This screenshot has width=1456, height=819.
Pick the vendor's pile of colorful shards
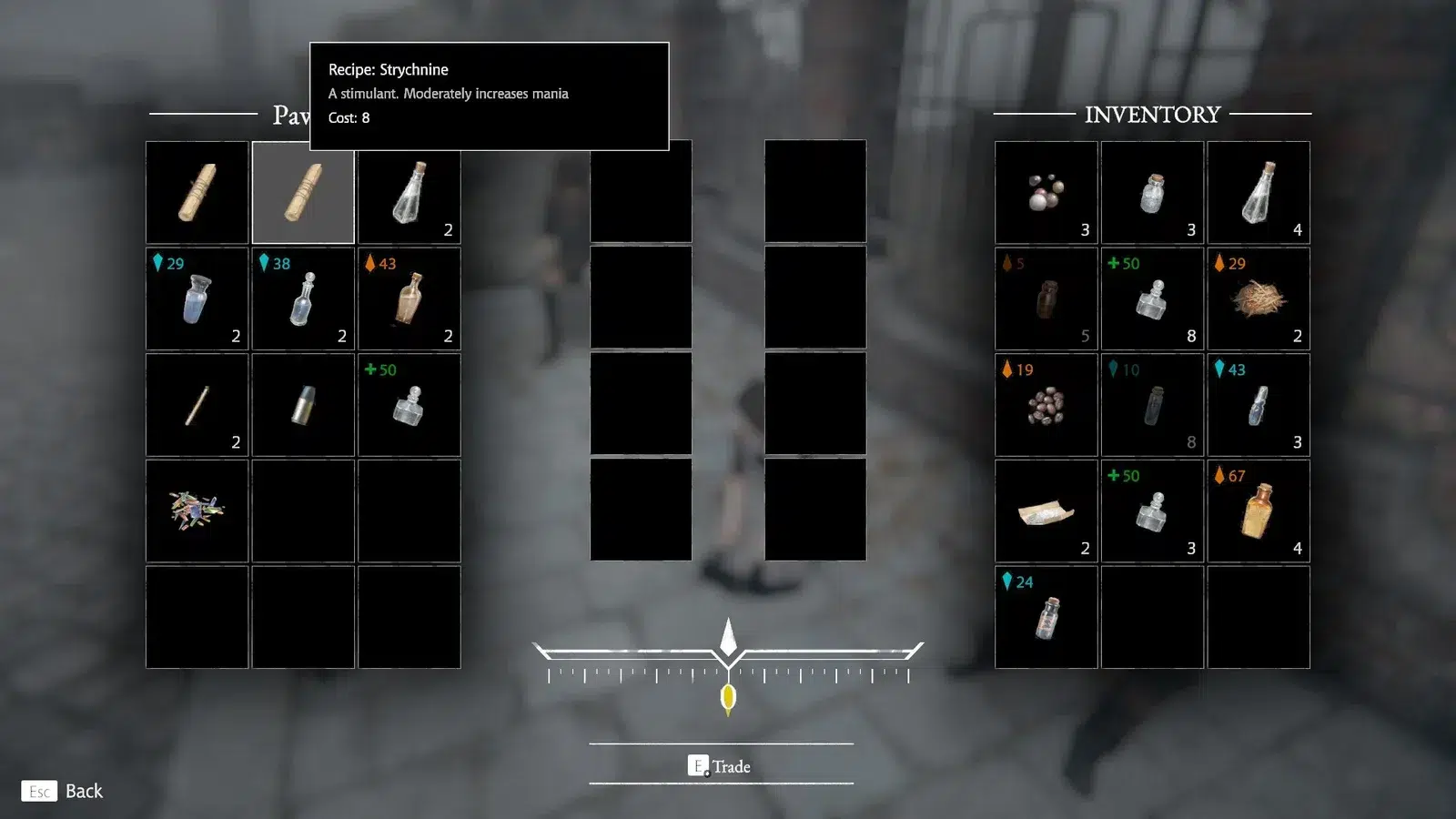tap(197, 511)
